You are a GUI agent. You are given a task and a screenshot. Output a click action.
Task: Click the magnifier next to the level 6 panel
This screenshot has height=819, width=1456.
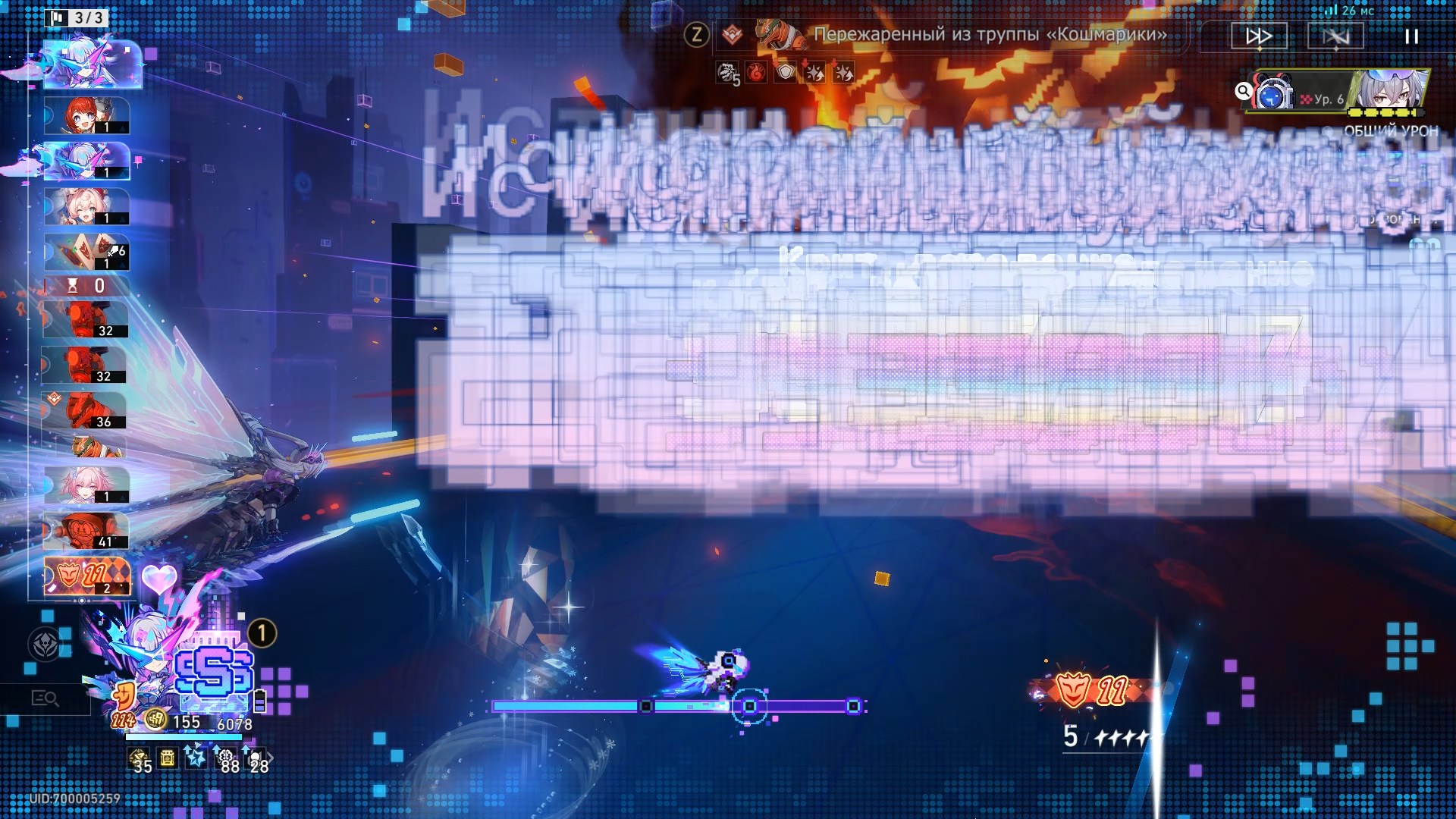coord(1243,92)
